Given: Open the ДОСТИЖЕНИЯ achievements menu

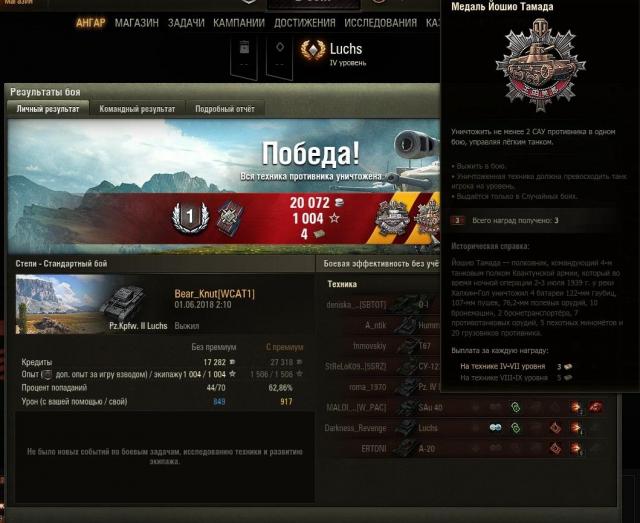Looking at the screenshot, I should pos(304,23).
